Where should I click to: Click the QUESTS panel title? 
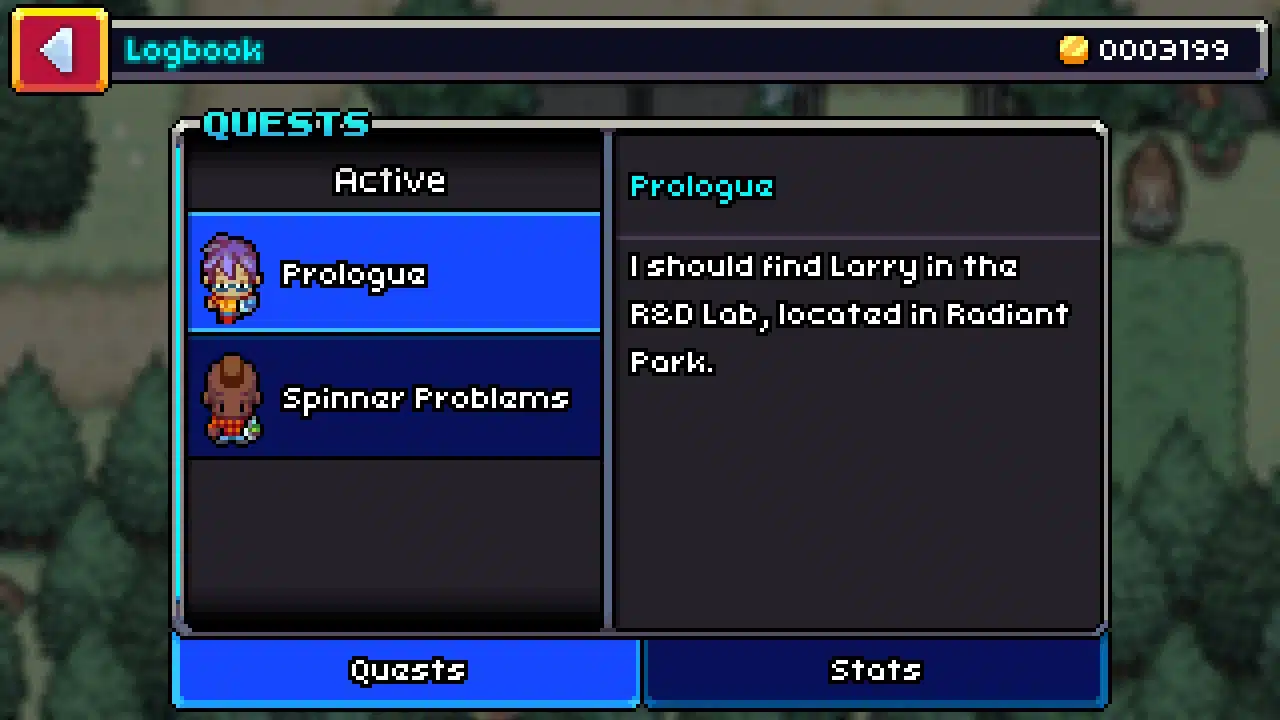click(x=286, y=122)
